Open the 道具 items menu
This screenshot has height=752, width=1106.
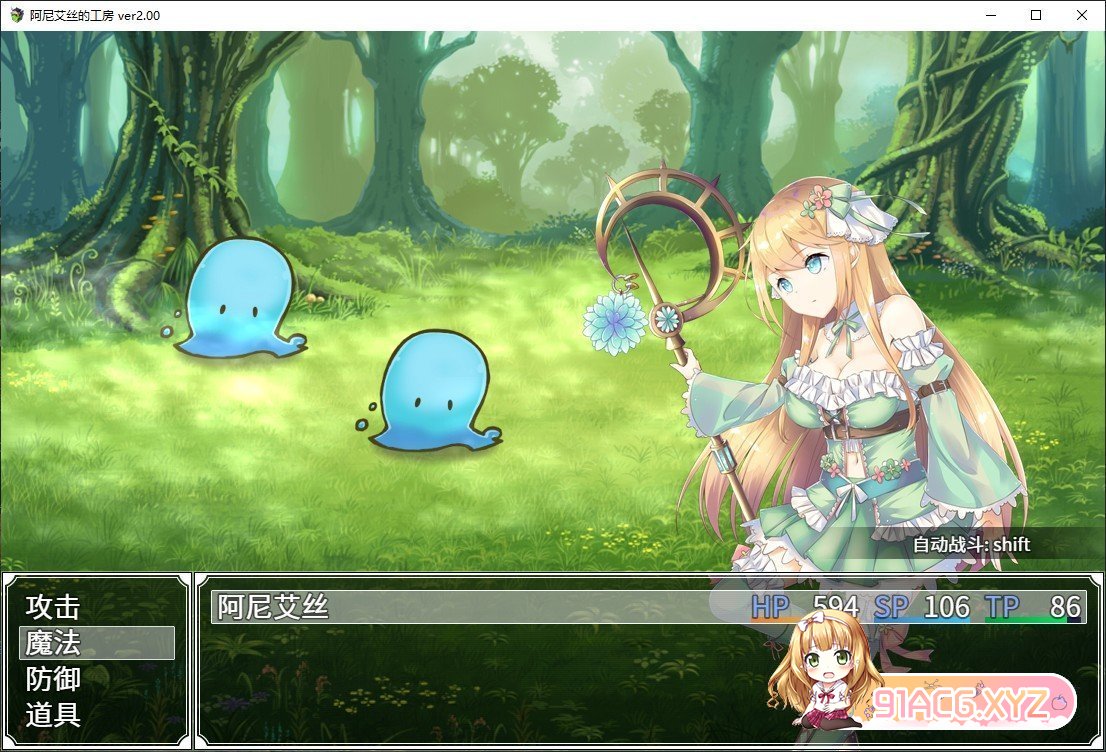click(53, 715)
